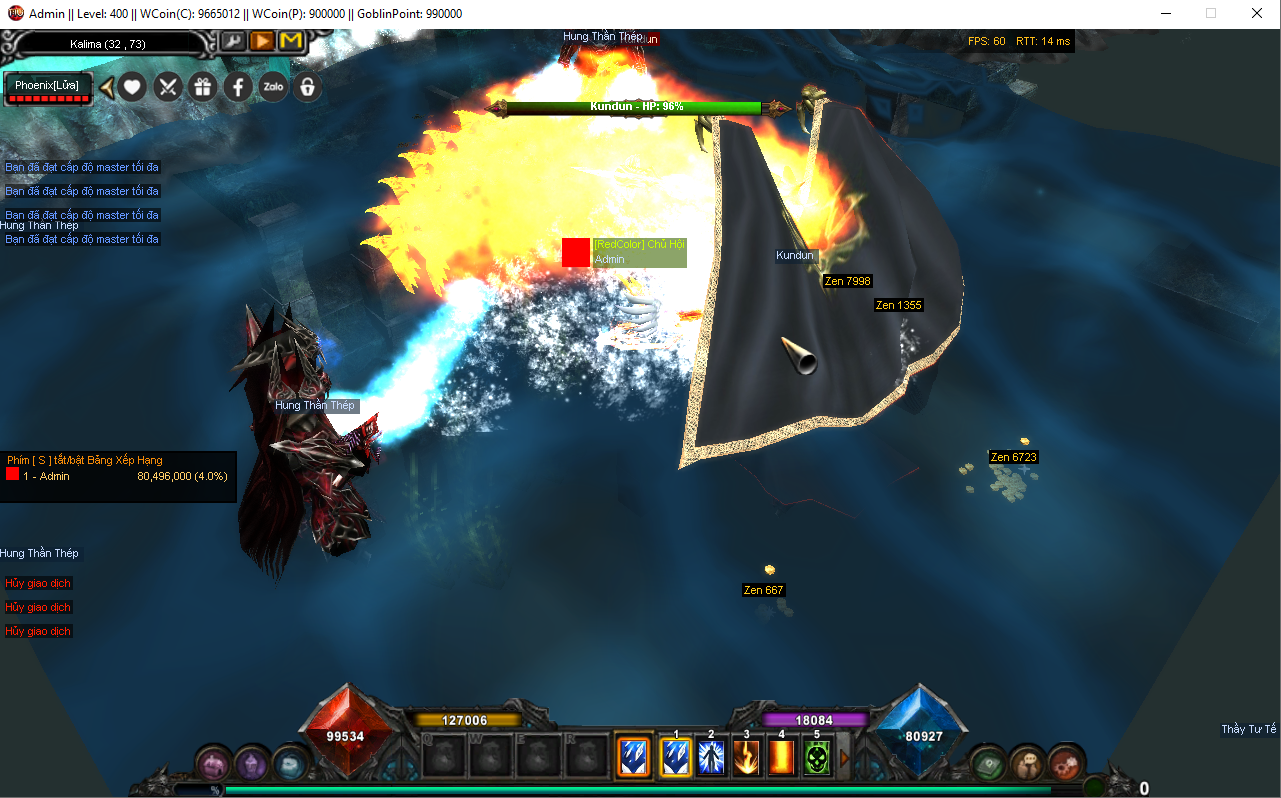The height and width of the screenshot is (798, 1281).
Task: Select the Phoenix[Lửa] pet panel
Action: tap(47, 87)
